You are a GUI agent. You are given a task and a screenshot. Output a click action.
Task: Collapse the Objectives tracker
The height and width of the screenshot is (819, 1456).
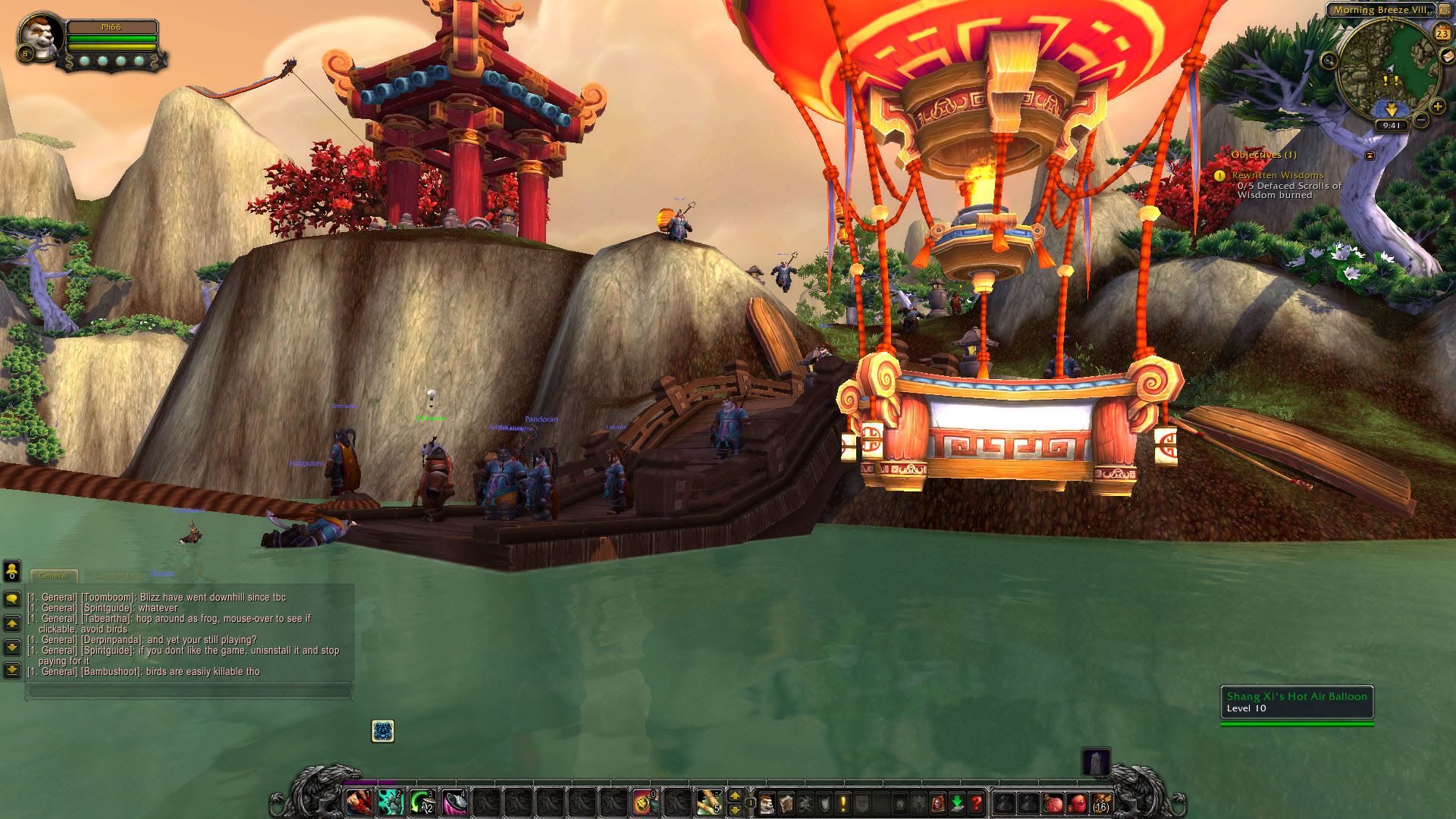(1370, 155)
